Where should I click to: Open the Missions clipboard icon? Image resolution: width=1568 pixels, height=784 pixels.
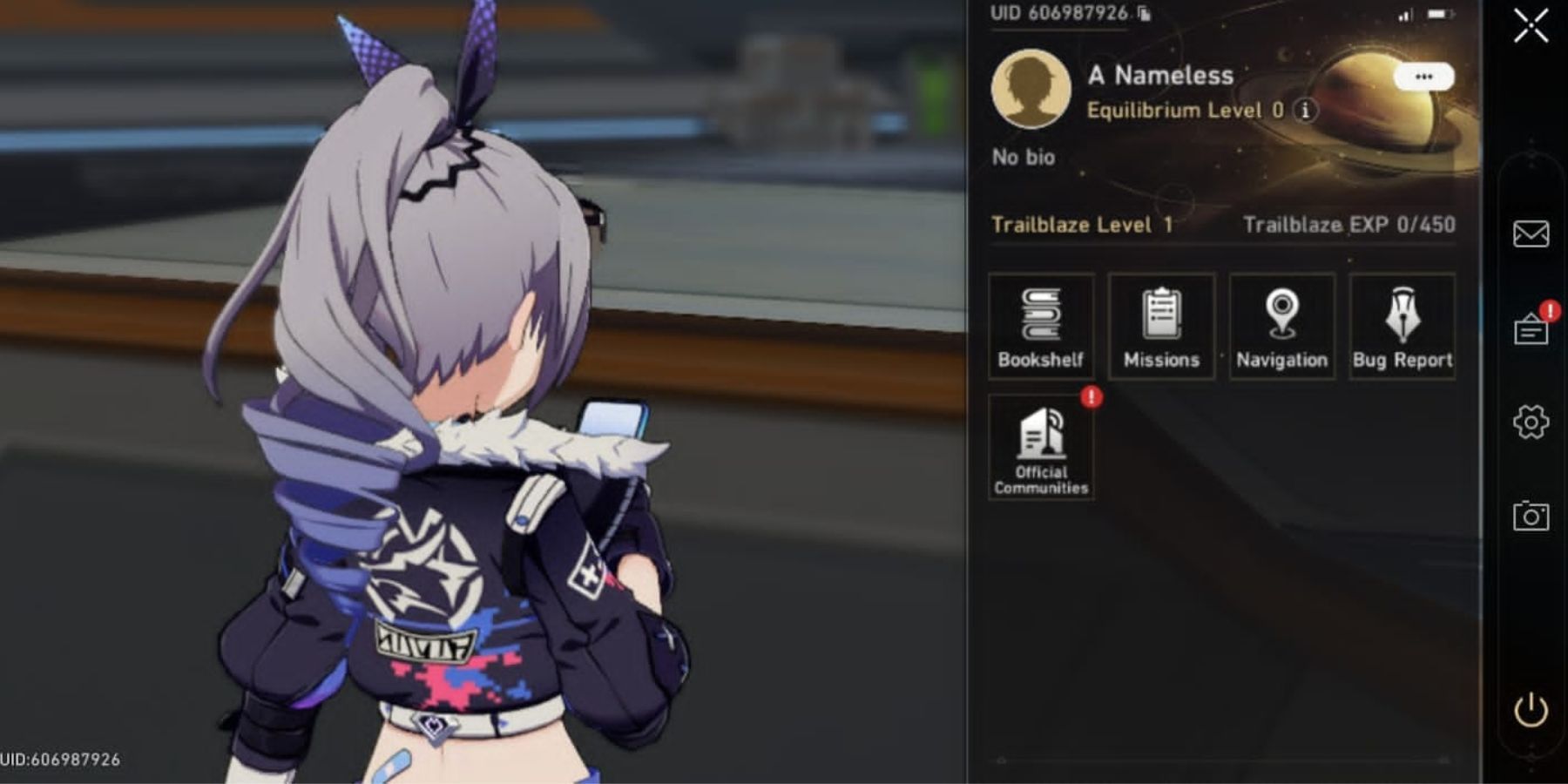point(1161,322)
